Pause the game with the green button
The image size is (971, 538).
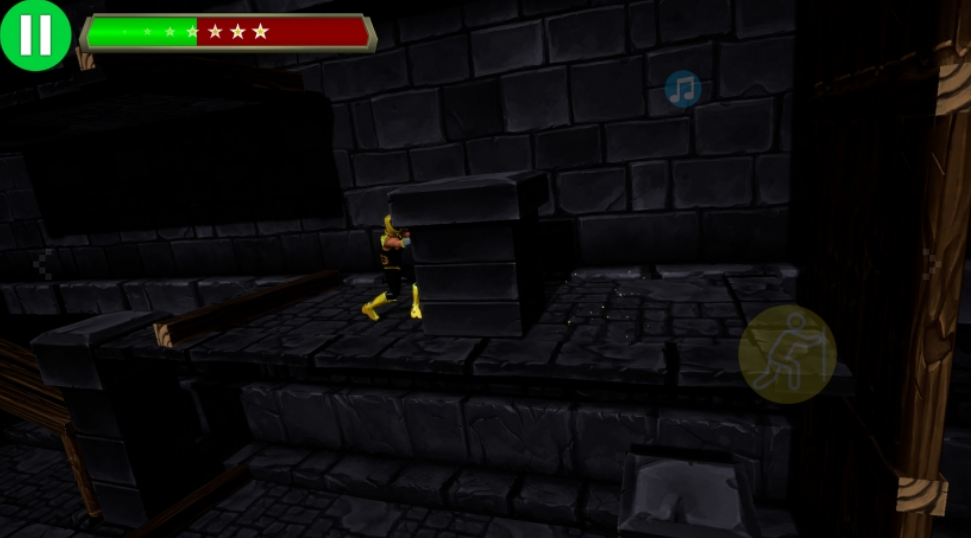tap(35, 35)
